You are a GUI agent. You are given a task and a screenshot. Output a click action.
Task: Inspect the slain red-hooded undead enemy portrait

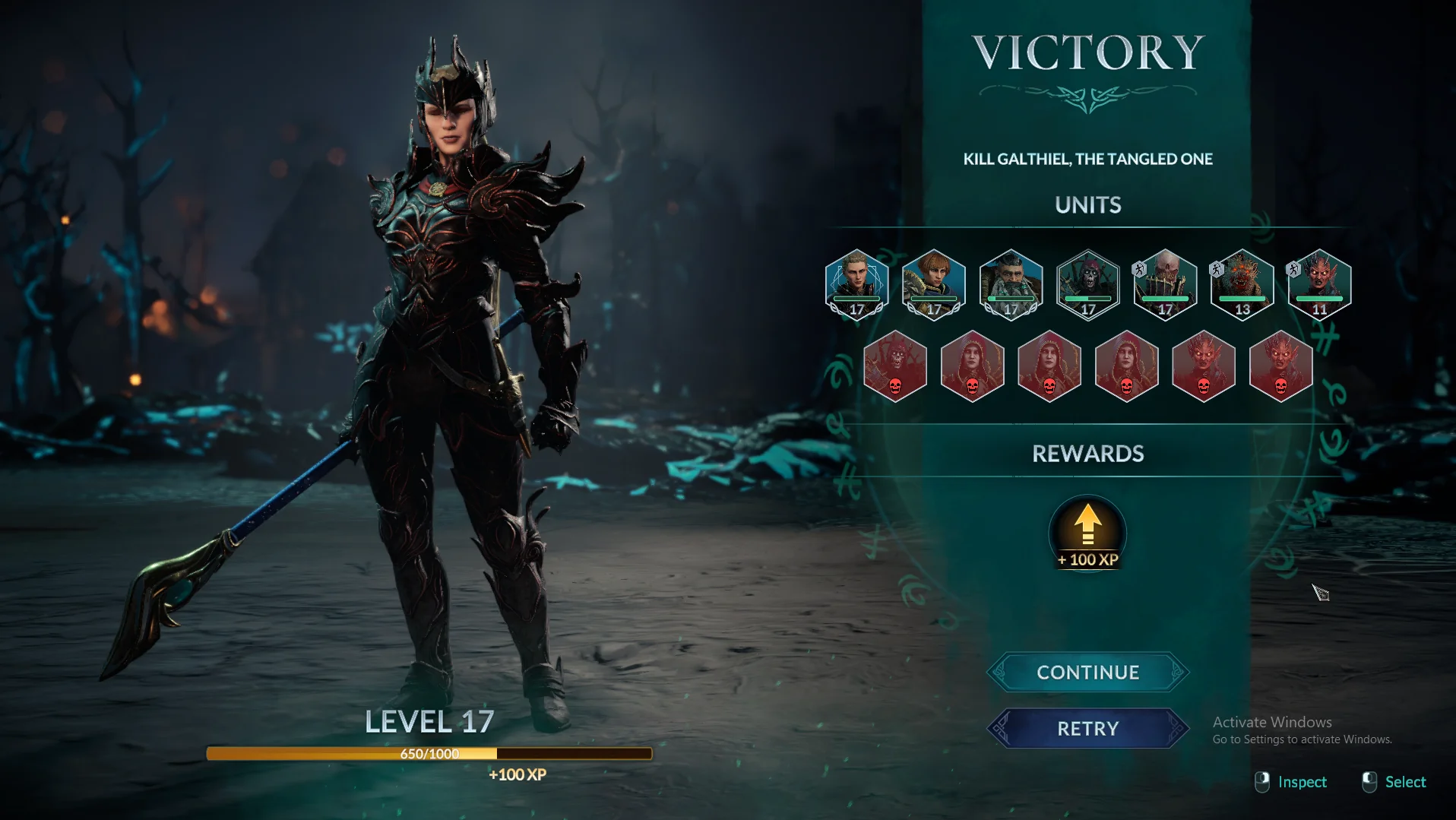click(895, 366)
